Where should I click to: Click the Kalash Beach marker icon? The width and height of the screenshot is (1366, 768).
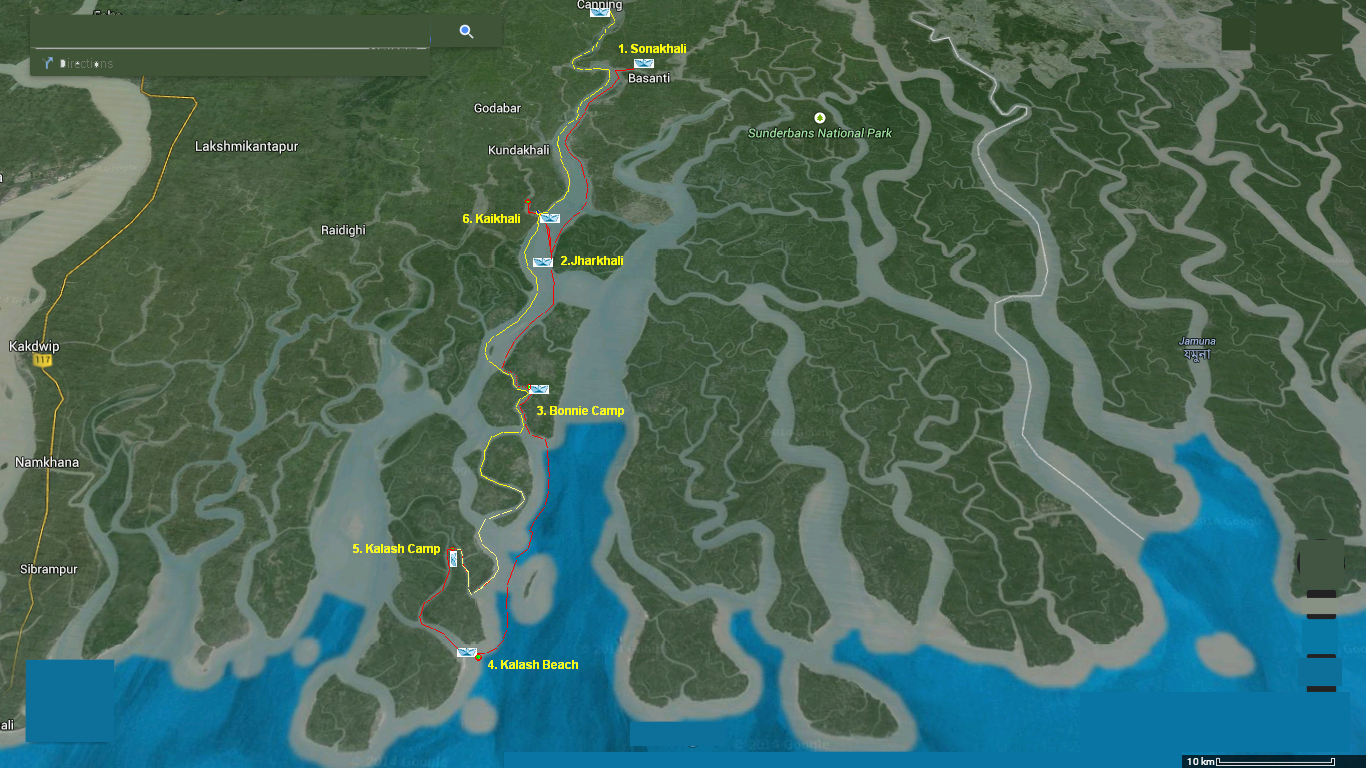[x=468, y=651]
